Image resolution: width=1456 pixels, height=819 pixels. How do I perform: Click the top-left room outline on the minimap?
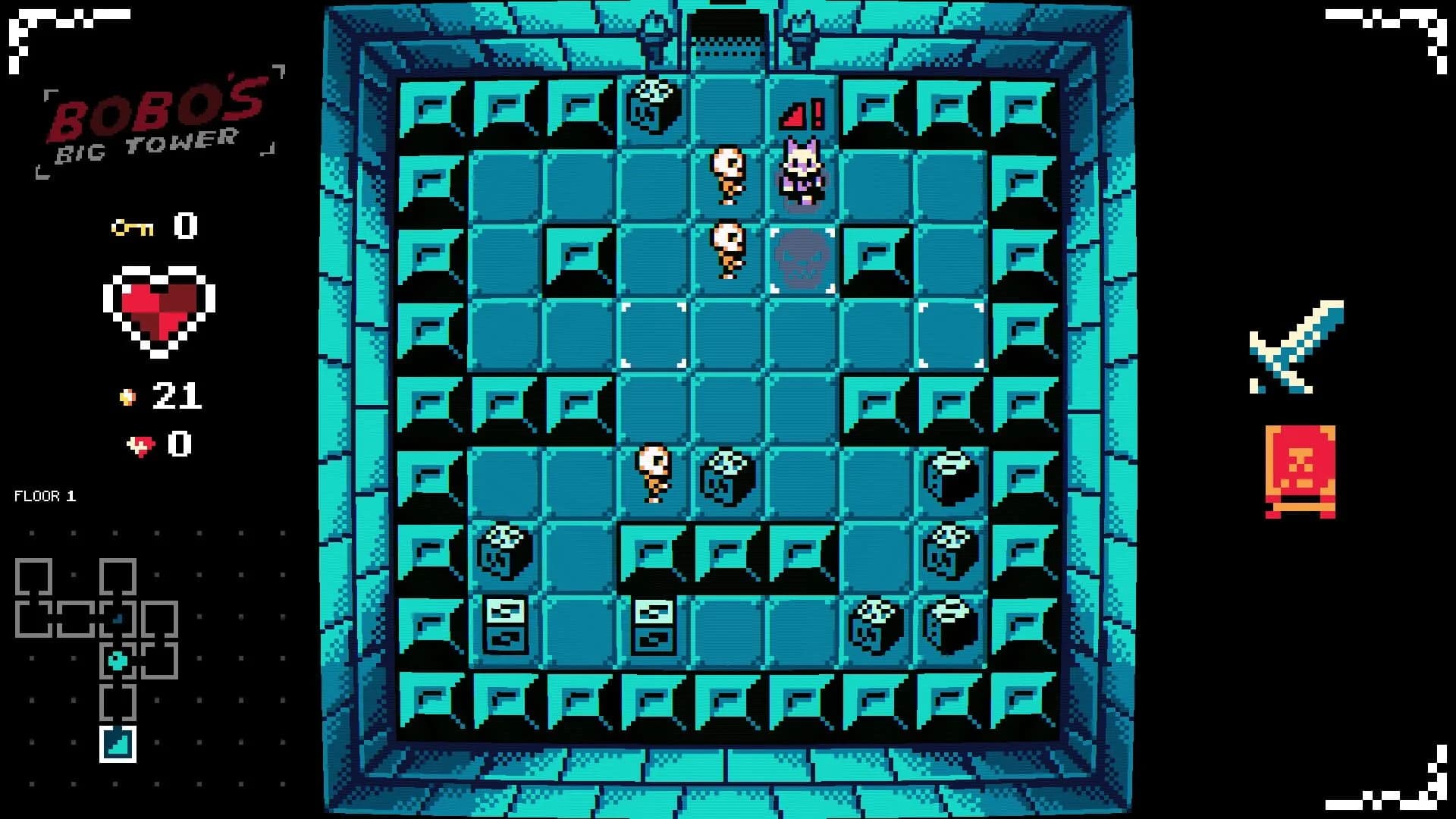point(33,576)
